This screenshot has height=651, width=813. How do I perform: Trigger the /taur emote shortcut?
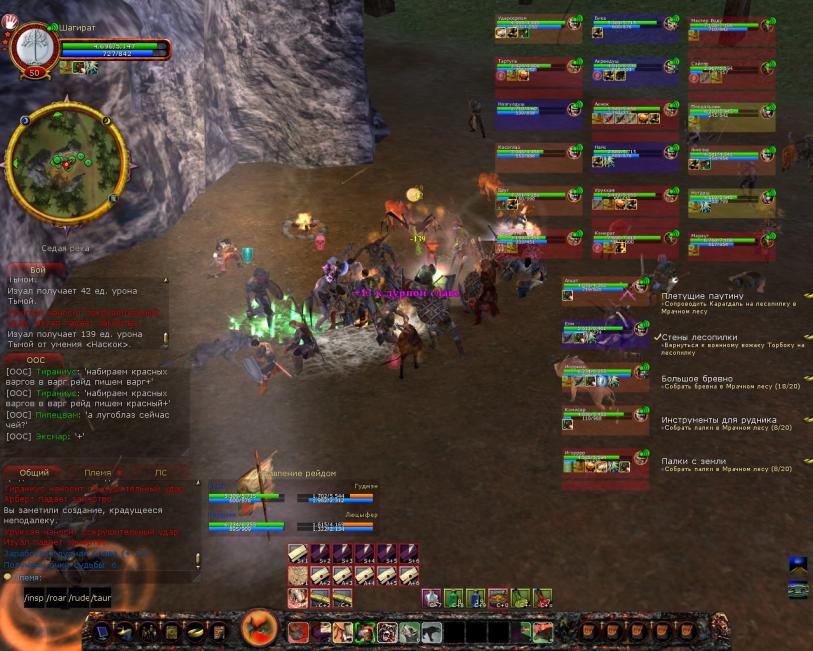point(101,599)
